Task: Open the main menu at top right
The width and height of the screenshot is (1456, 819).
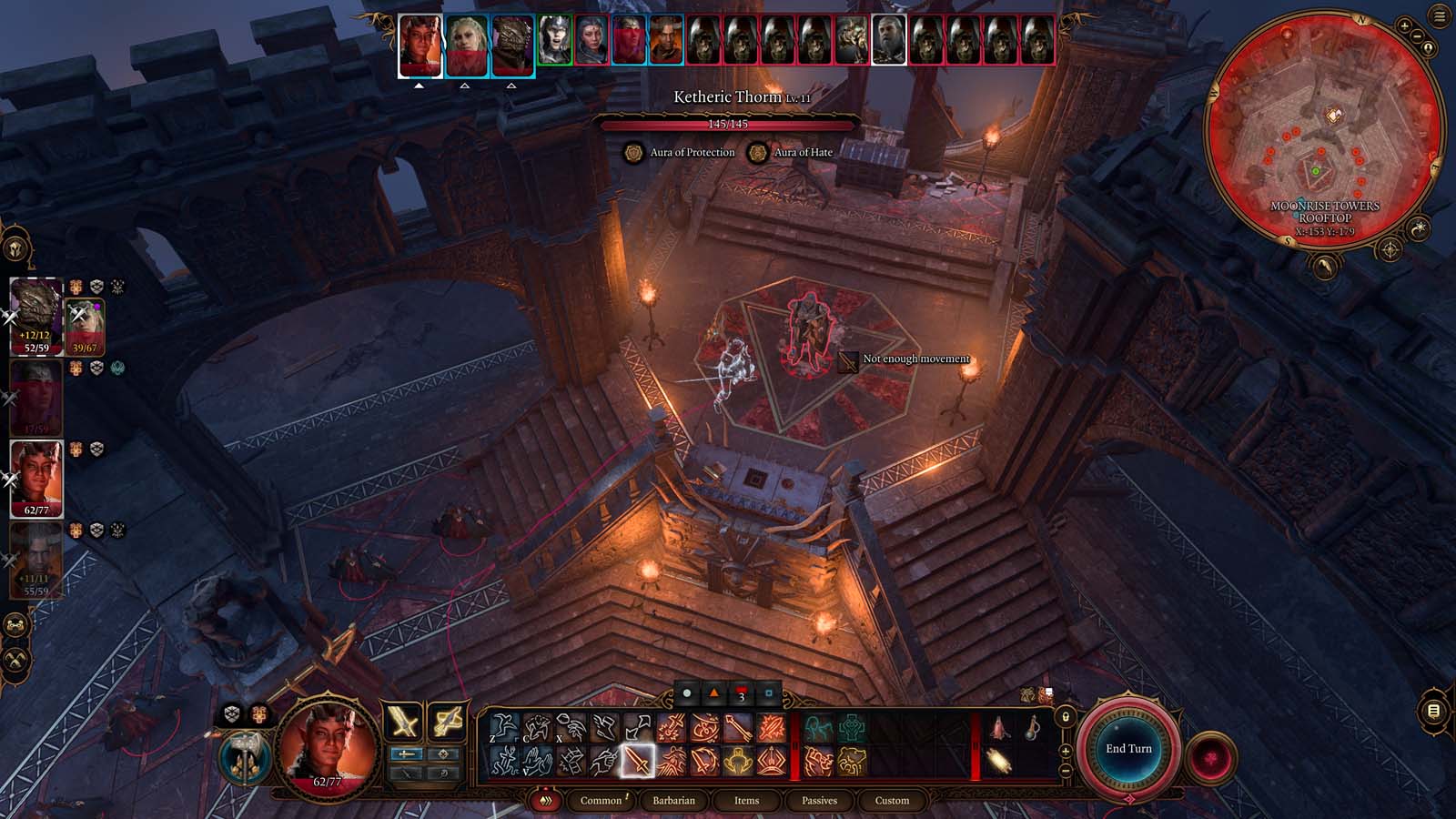Action: click(x=1440, y=15)
